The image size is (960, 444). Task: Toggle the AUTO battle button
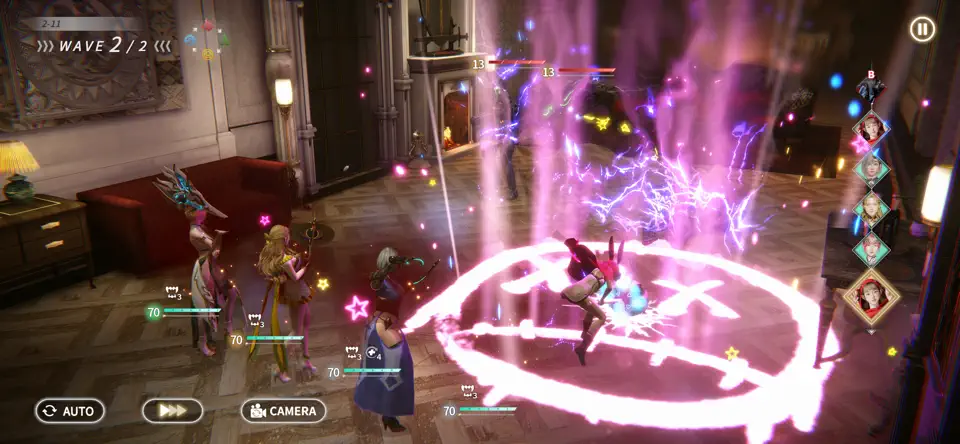70,411
